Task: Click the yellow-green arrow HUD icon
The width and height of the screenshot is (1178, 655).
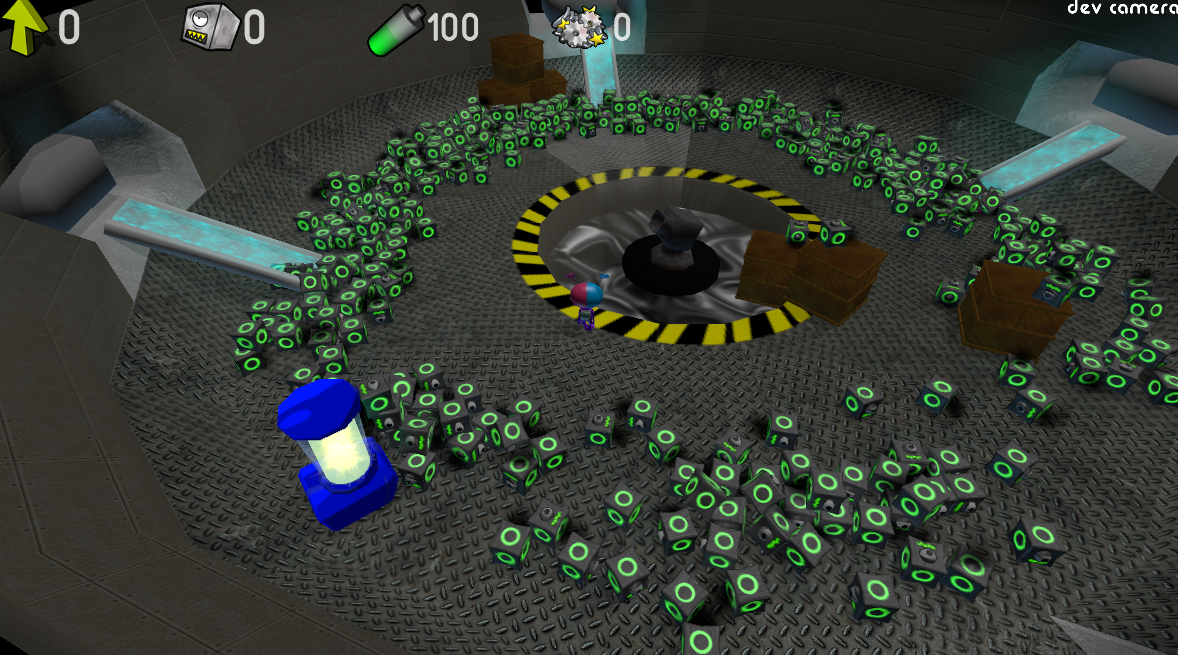Action: (25, 27)
